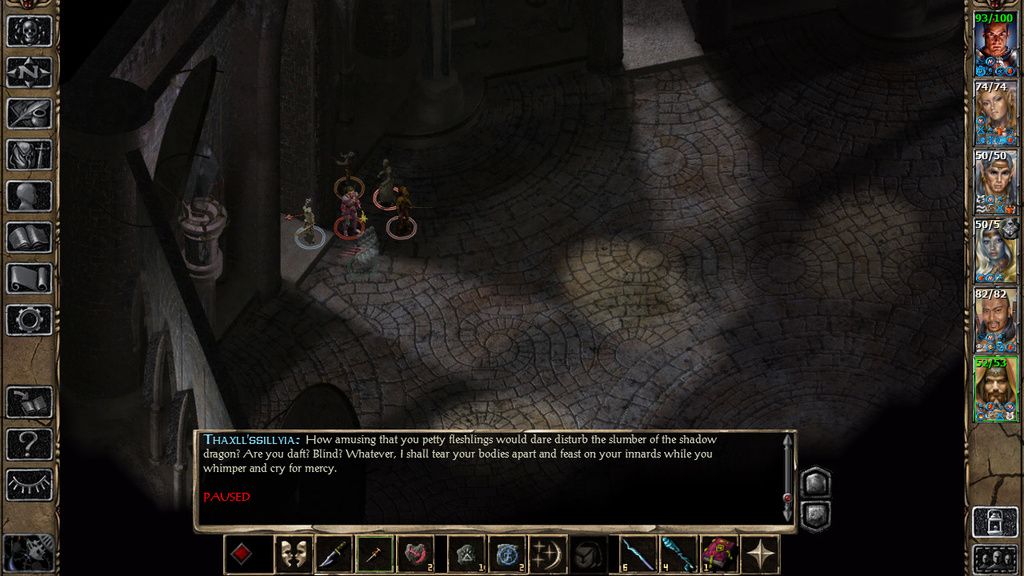
Task: Open the journal quill icon
Action: click(29, 113)
